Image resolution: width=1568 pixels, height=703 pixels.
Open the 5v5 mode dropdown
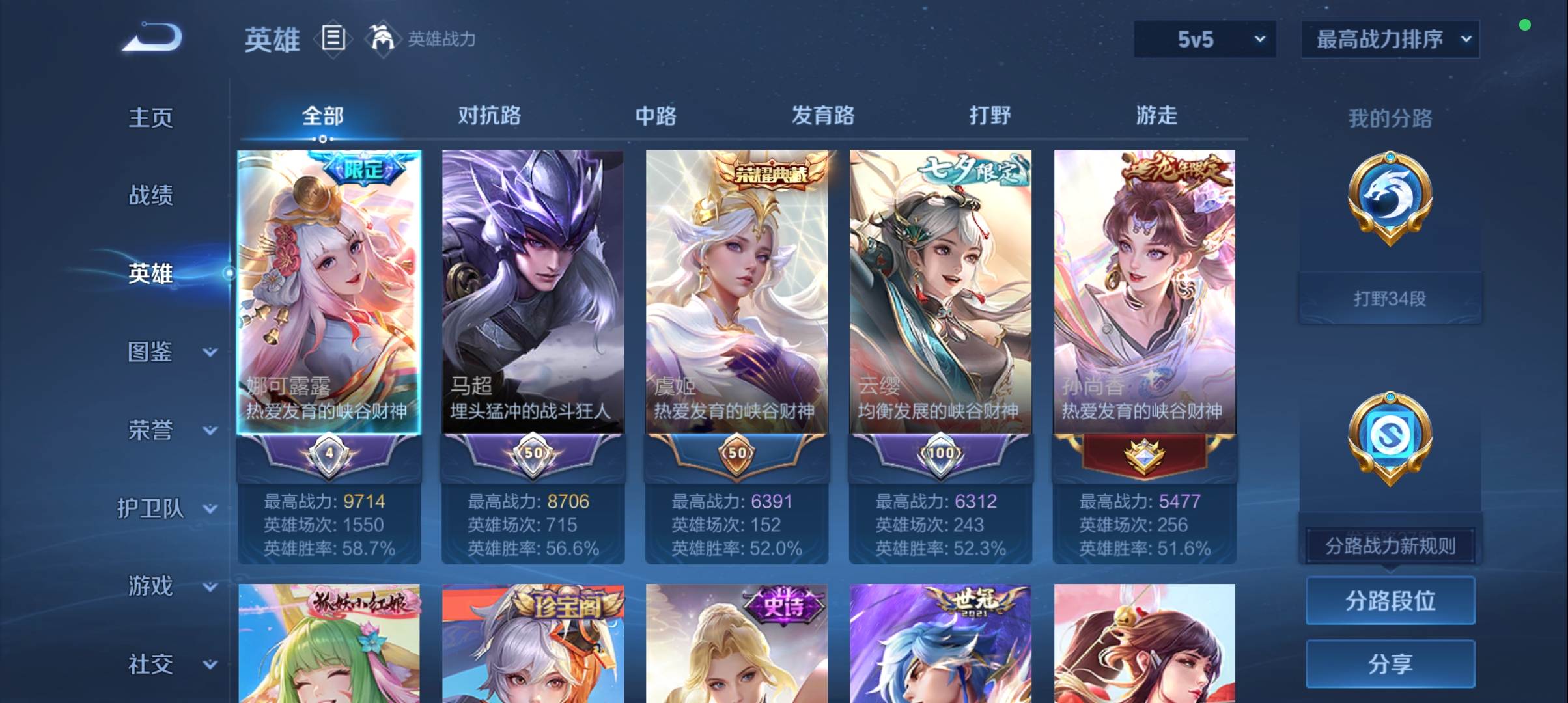click(1203, 39)
